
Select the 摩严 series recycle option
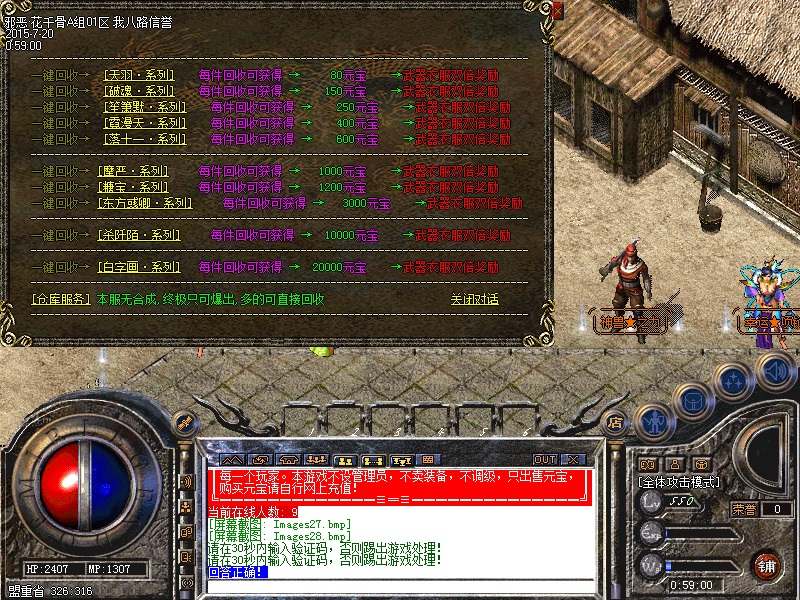click(134, 171)
